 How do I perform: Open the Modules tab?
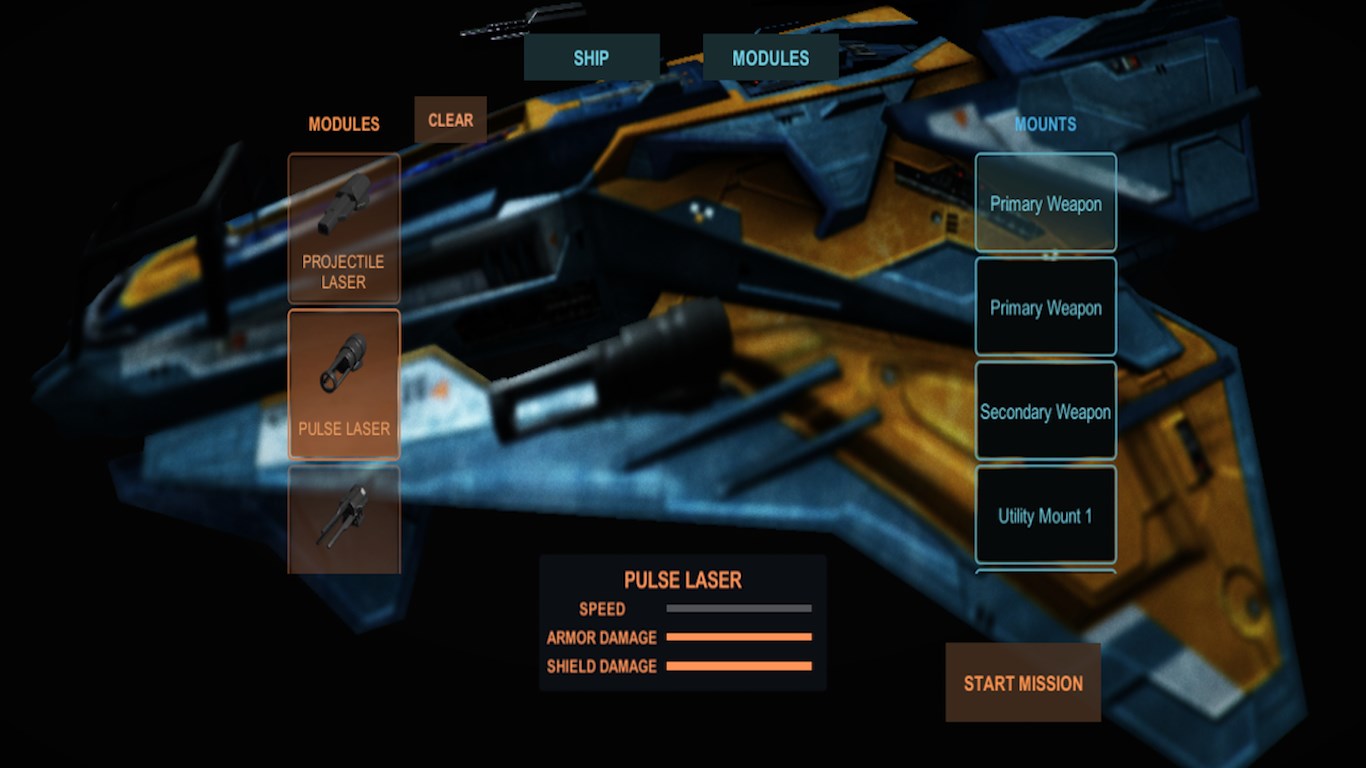pos(770,58)
